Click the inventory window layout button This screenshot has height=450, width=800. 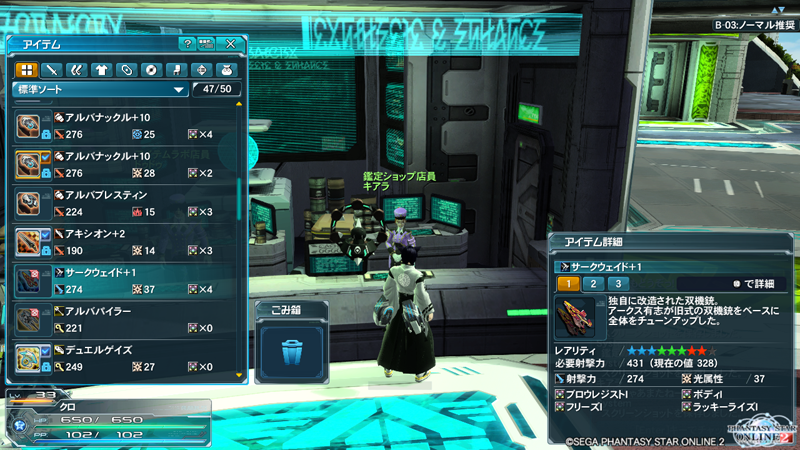[x=206, y=44]
